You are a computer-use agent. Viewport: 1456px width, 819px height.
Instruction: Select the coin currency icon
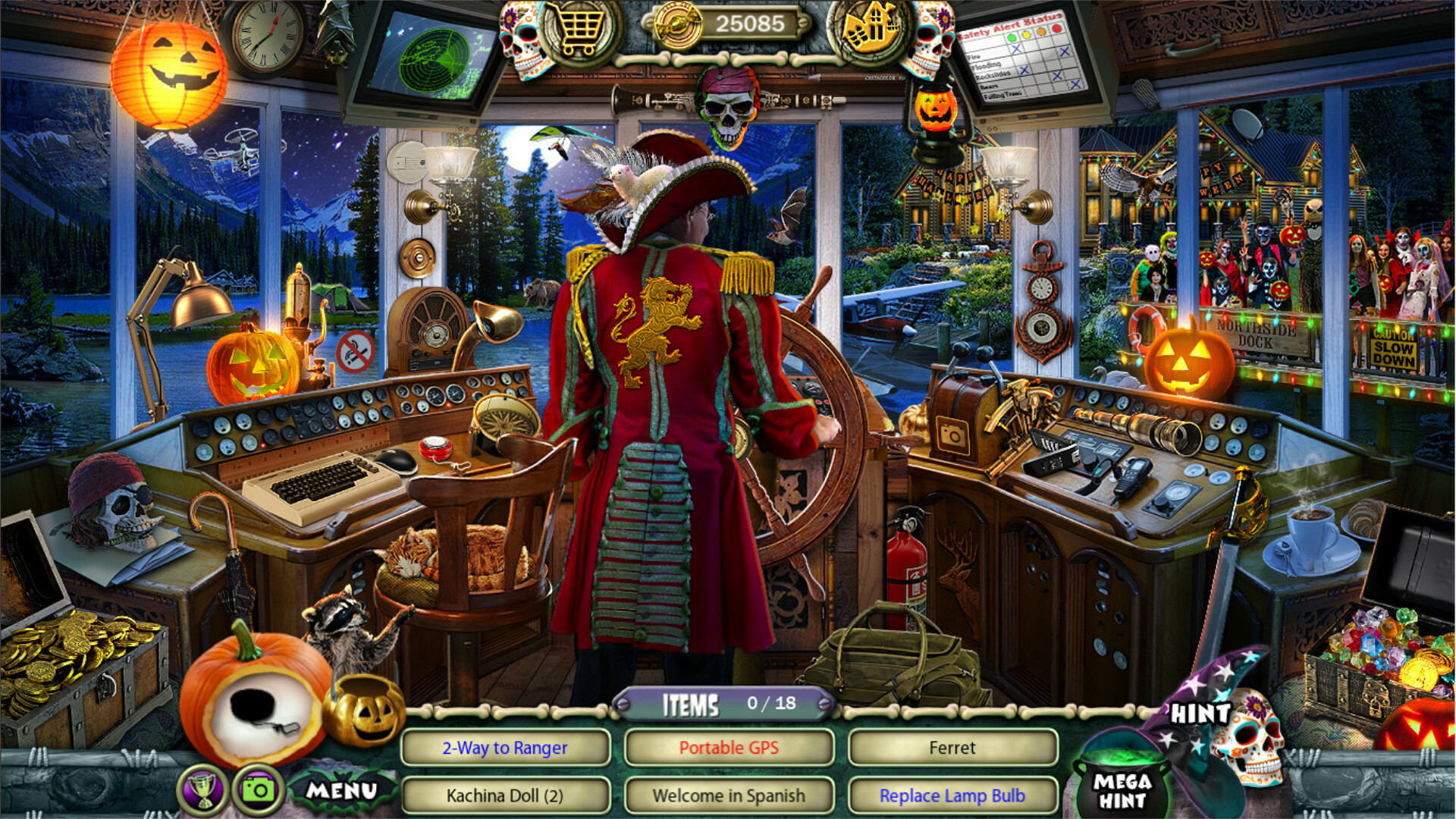[x=676, y=24]
